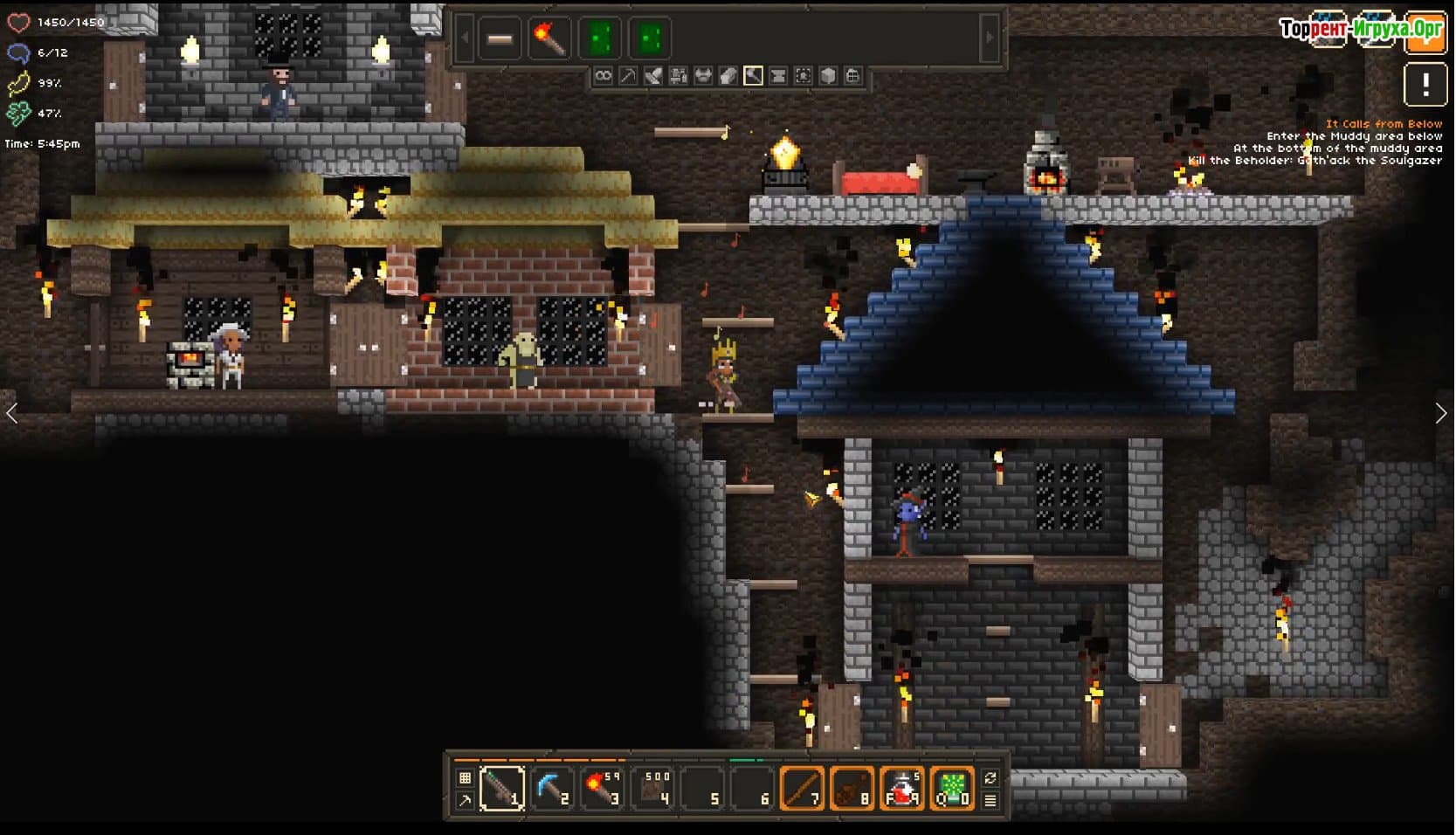Activate the green item in slot 0
The width and height of the screenshot is (1456, 835).
click(x=952, y=789)
